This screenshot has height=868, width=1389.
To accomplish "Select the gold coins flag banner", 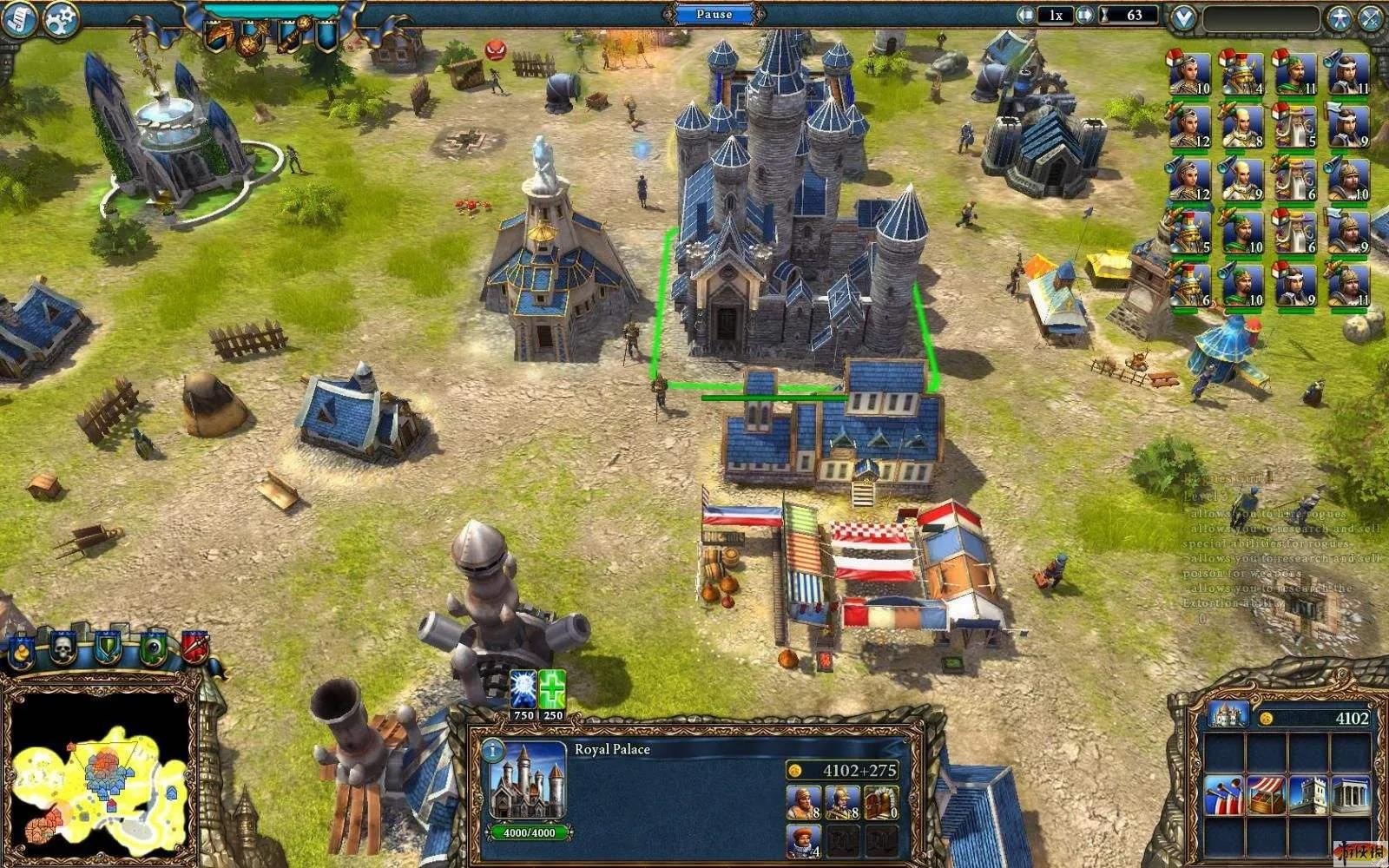I will [21, 649].
